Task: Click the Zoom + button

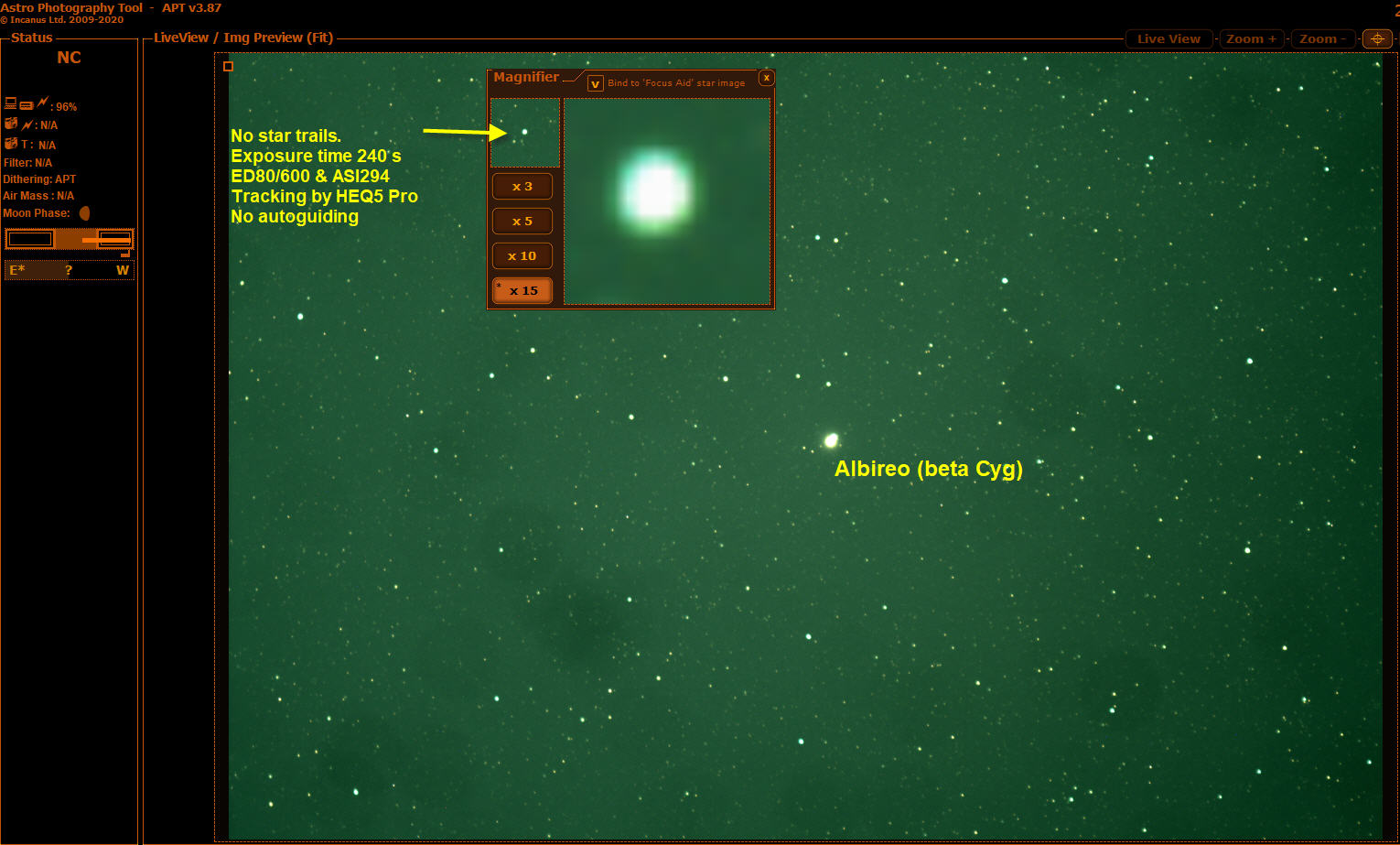Action: coord(1251,38)
